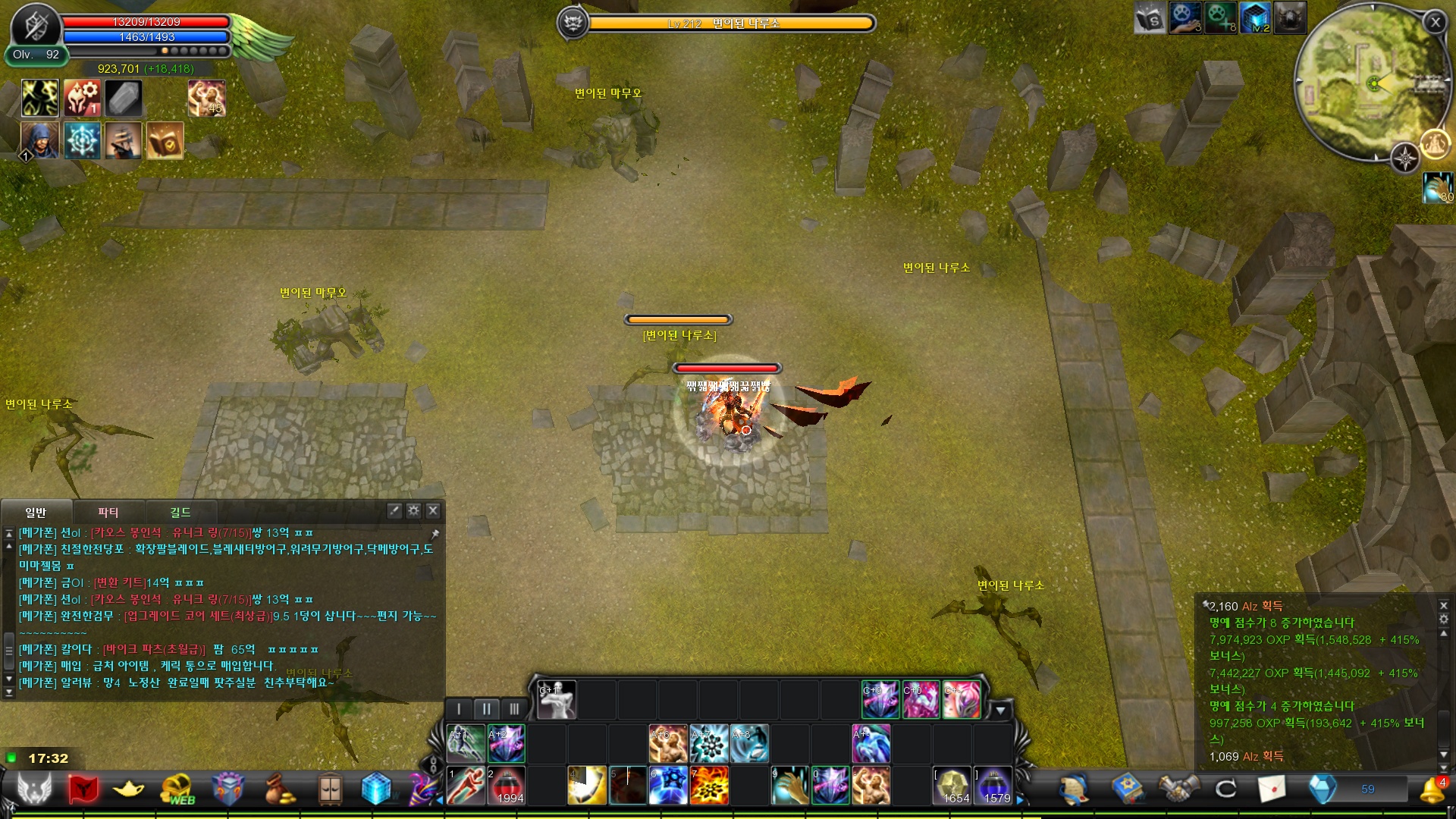Switch to quickslot set III

pos(514,709)
